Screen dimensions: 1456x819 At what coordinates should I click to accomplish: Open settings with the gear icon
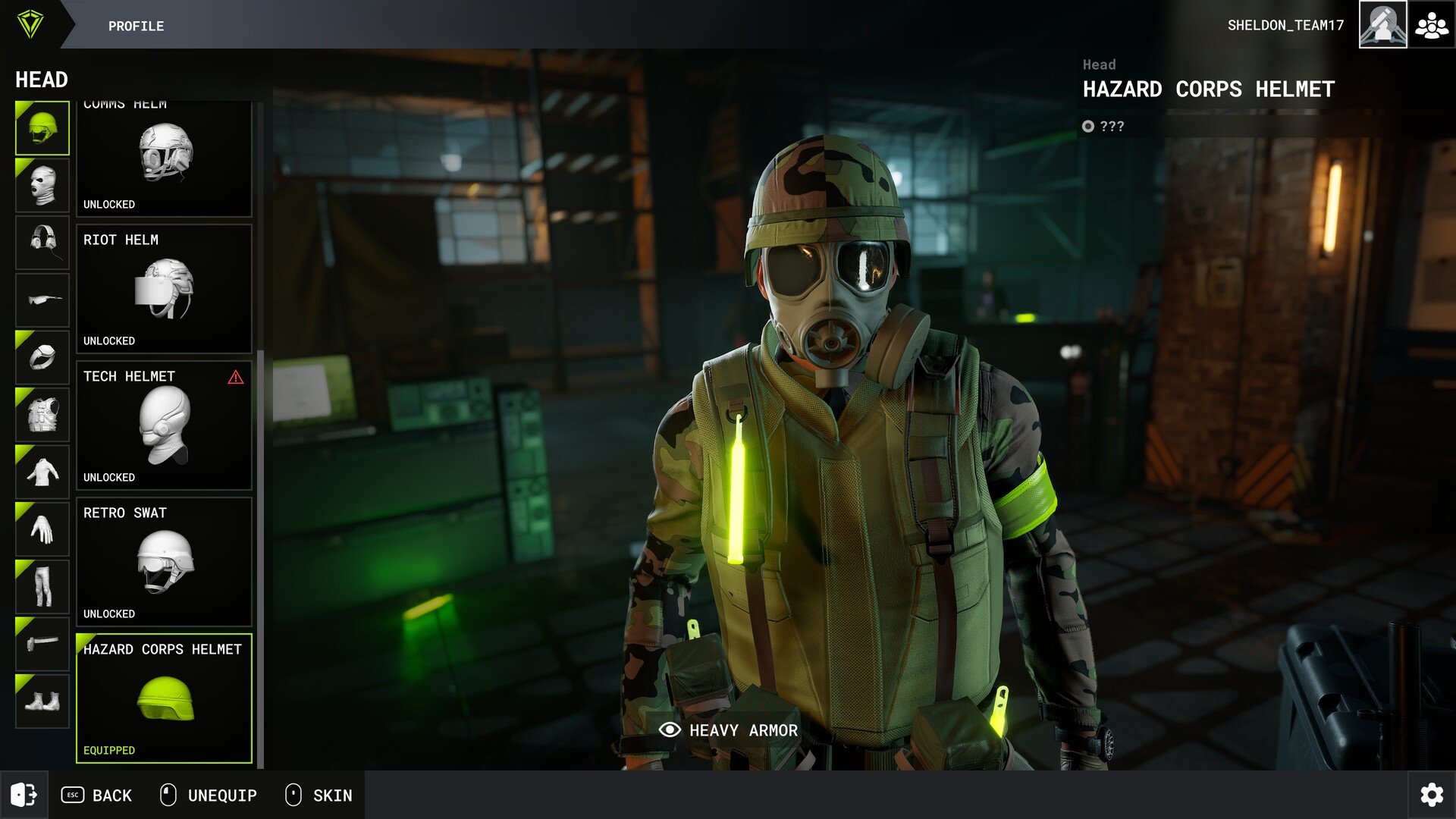pyautogui.click(x=1432, y=795)
